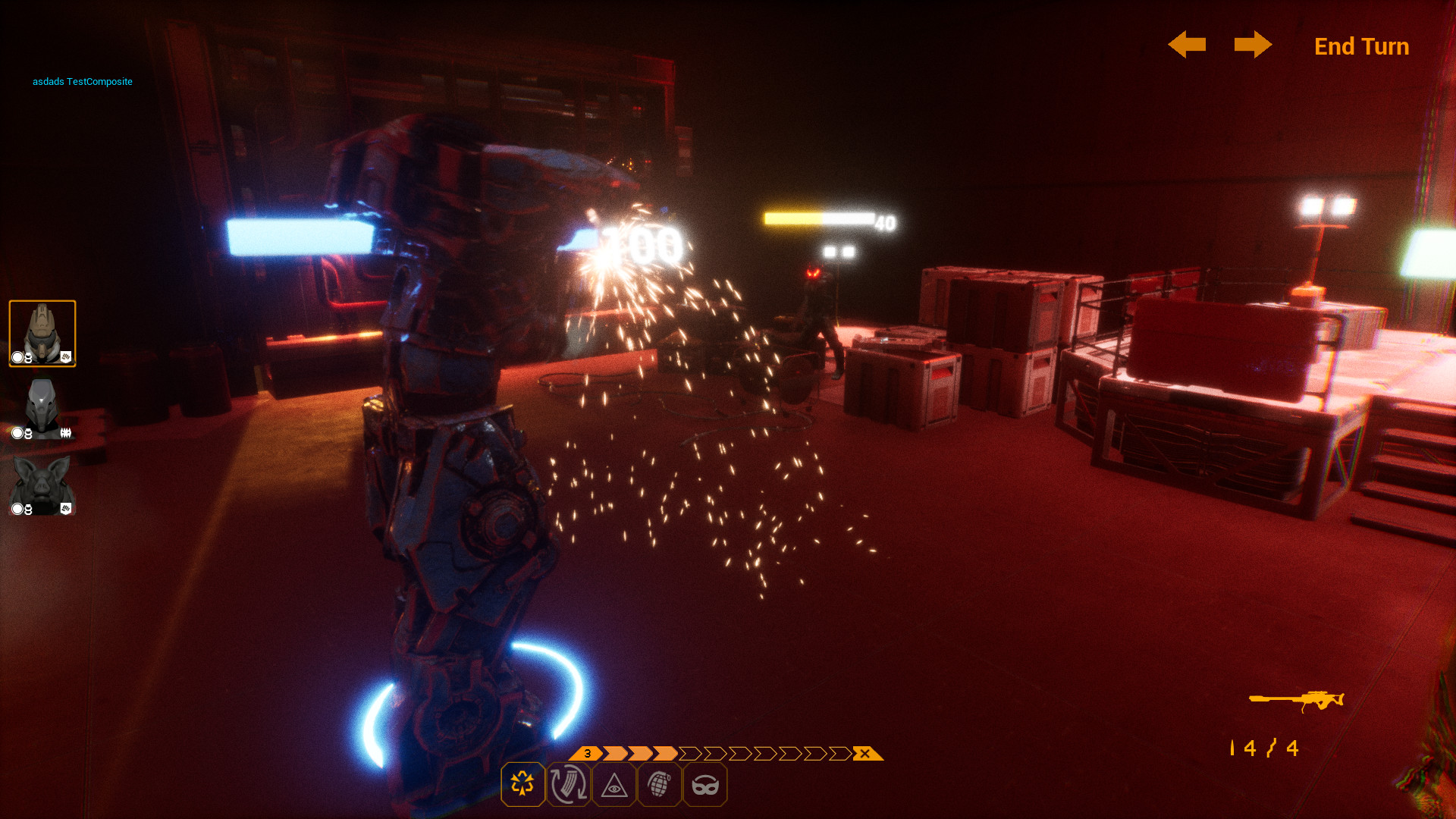Activate the yellow recycle-arrows ability
The height and width of the screenshot is (819, 1456).
click(x=522, y=784)
